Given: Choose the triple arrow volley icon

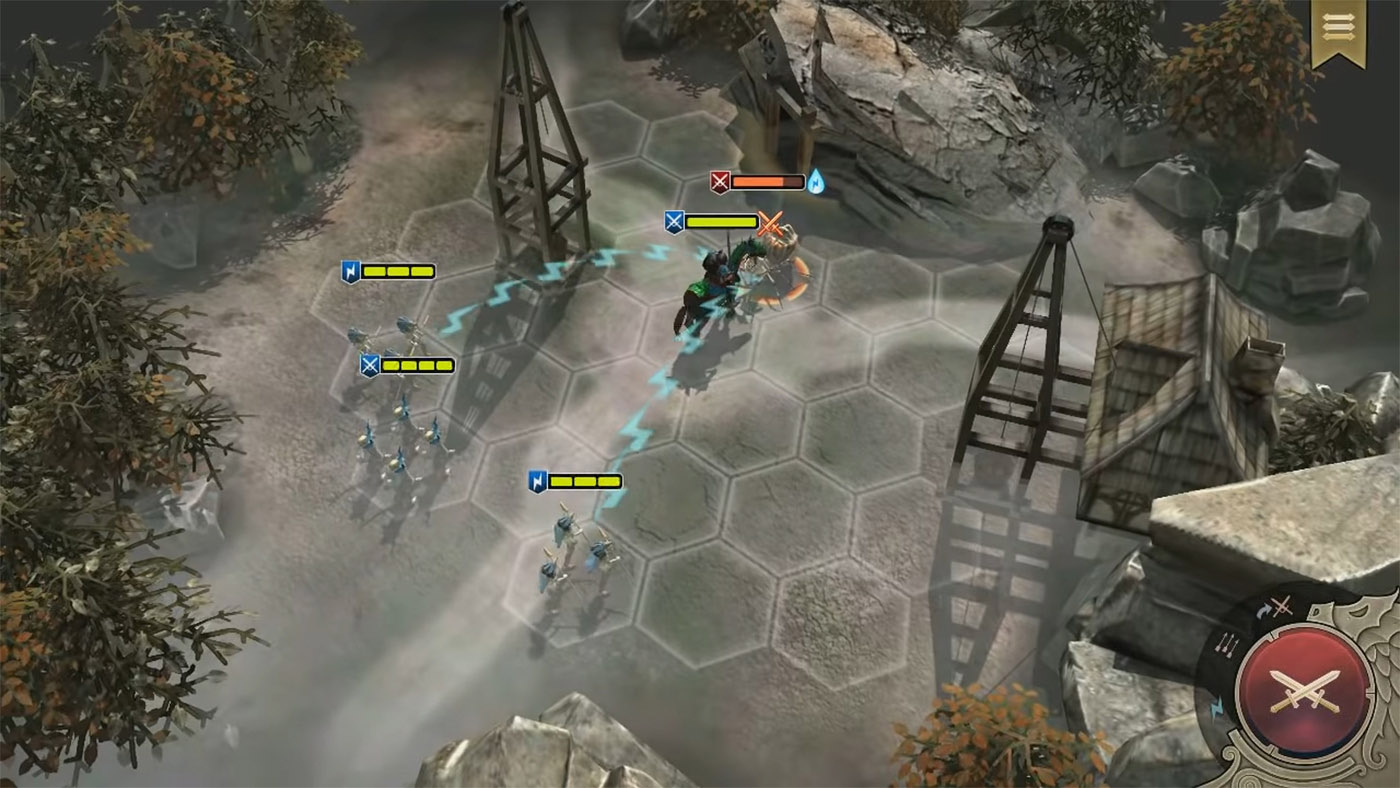Looking at the screenshot, I should [x=1228, y=643].
